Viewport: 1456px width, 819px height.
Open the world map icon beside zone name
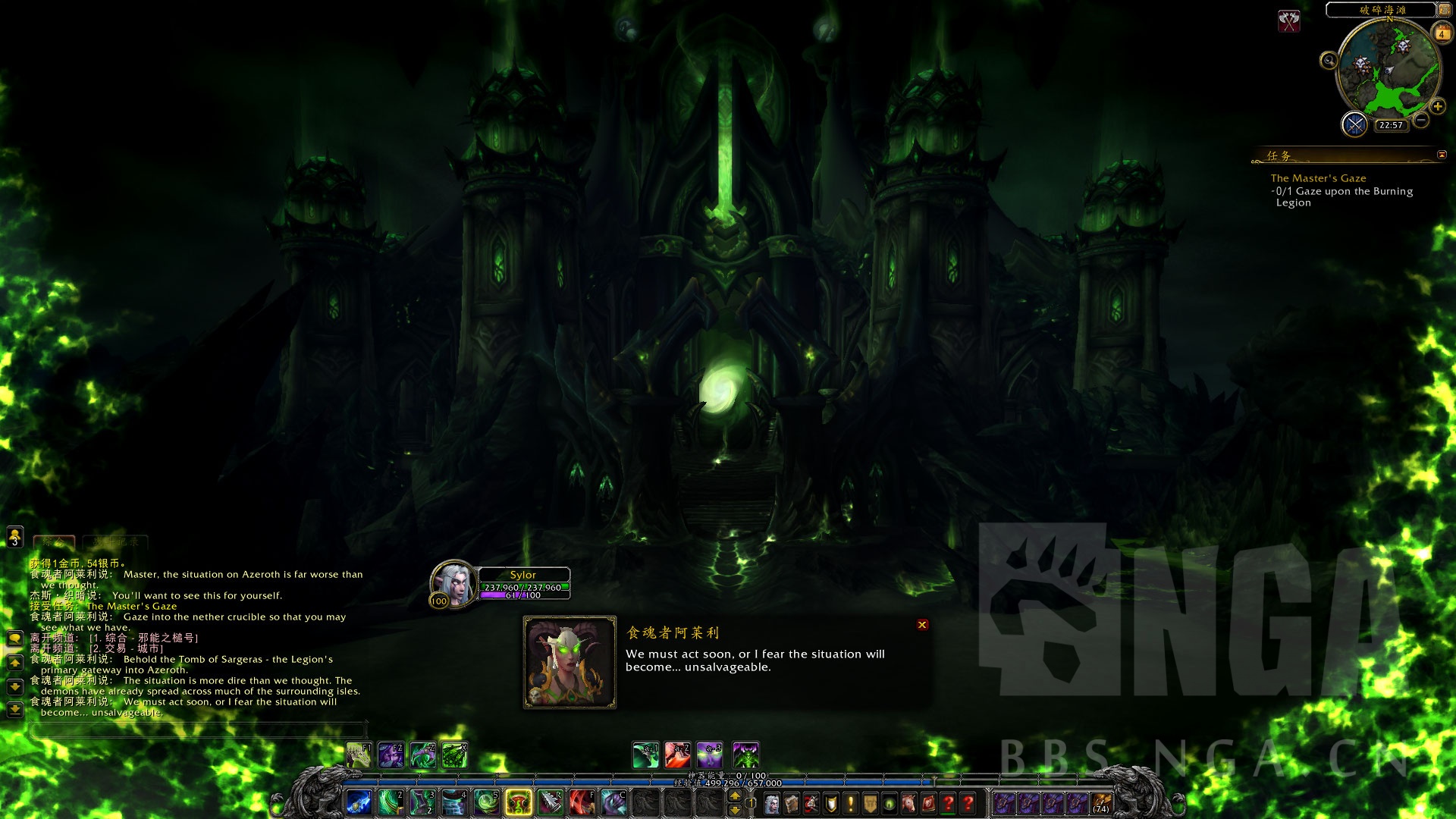point(1445,10)
